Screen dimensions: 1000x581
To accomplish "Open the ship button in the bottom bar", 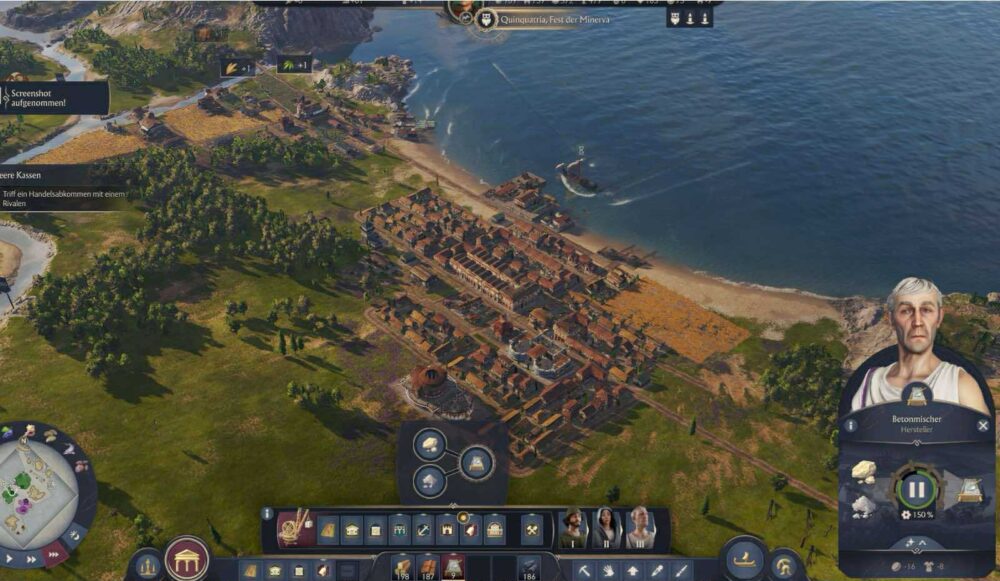I will pos(744,559).
